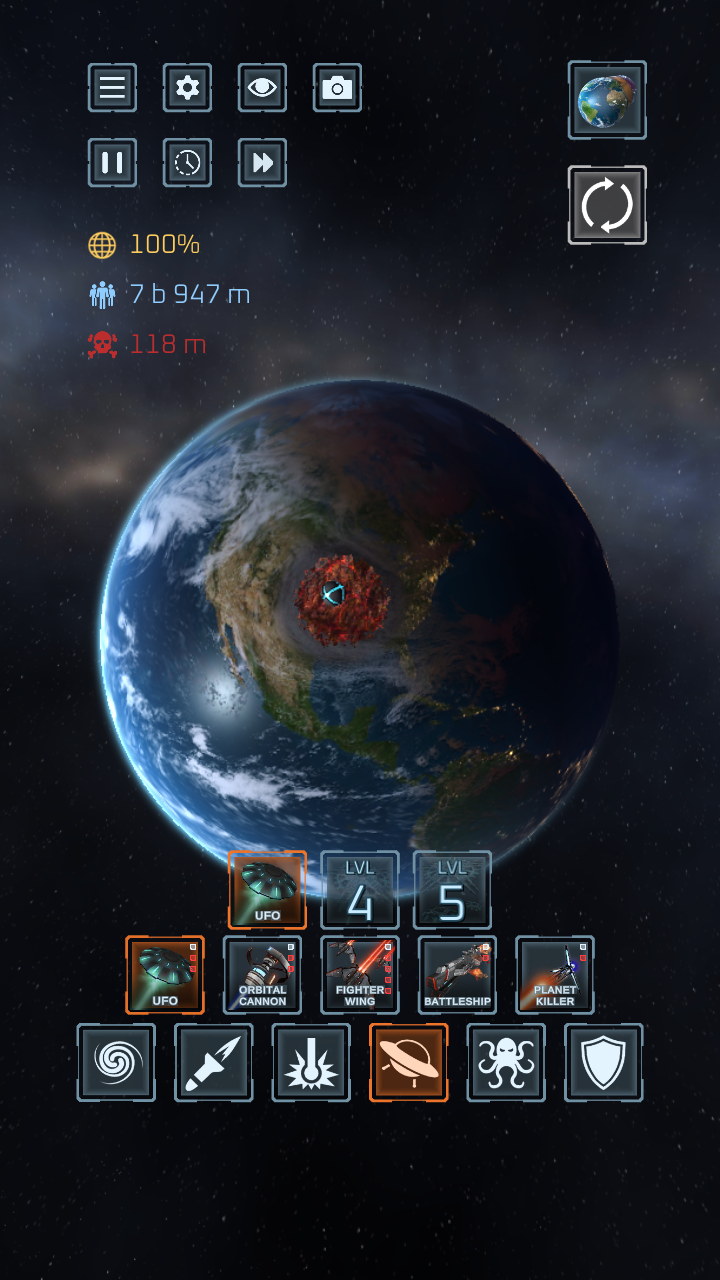The image size is (720, 1280).
Task: Open the laser beam weapon category
Action: click(311, 1062)
